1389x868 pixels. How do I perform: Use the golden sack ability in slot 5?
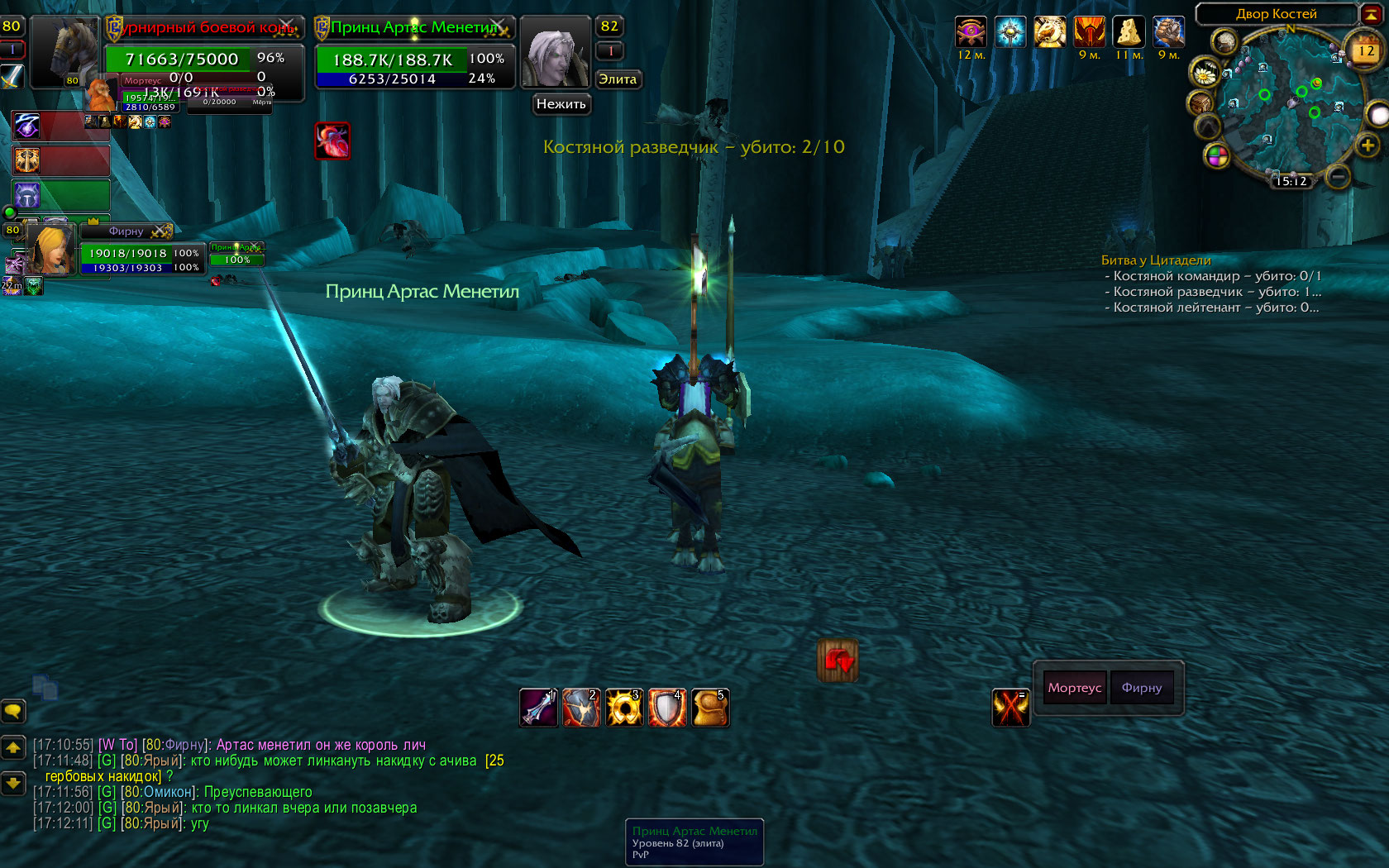[x=710, y=708]
